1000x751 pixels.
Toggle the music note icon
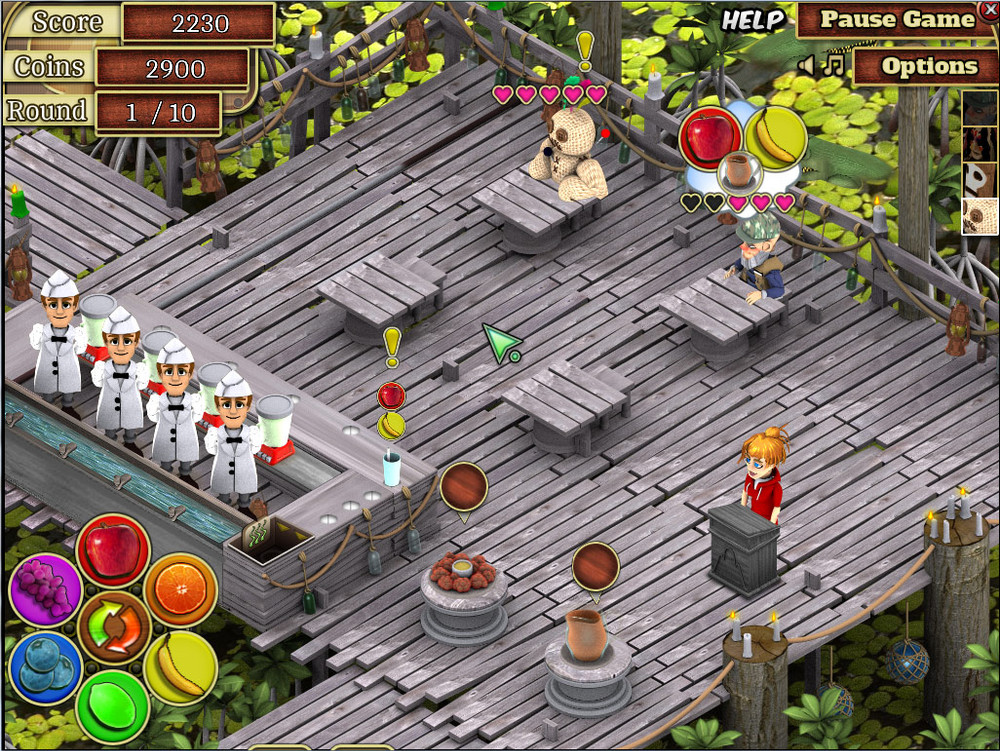[834, 66]
